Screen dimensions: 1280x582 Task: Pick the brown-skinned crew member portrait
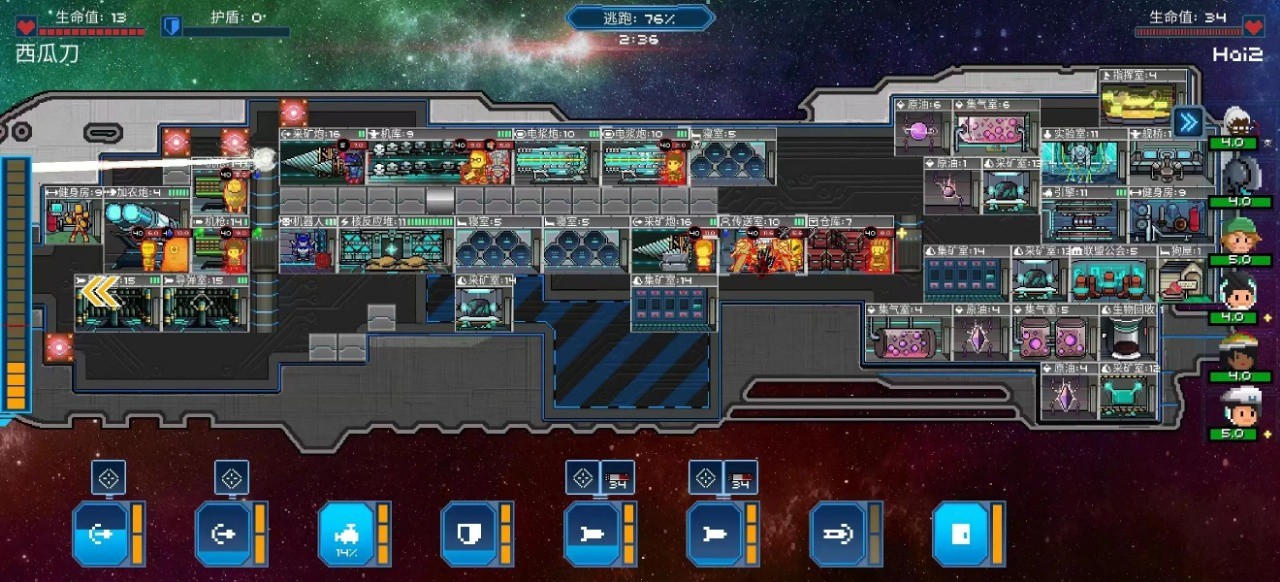(1239, 351)
